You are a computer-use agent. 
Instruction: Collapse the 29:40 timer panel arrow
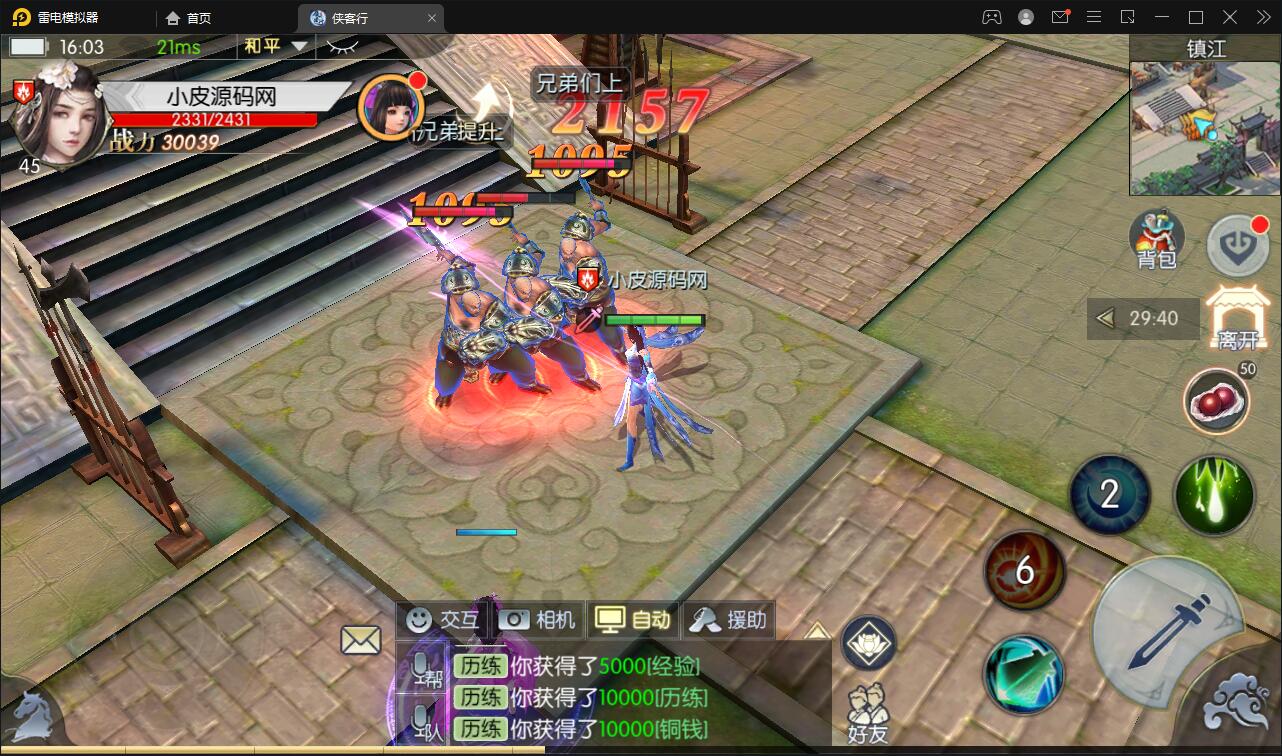[x=1105, y=319]
